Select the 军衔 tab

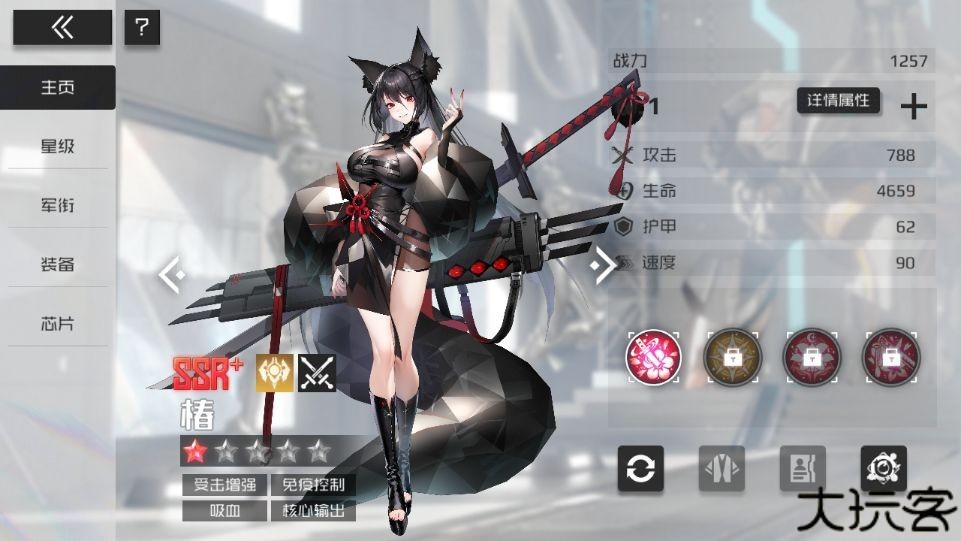coord(58,206)
